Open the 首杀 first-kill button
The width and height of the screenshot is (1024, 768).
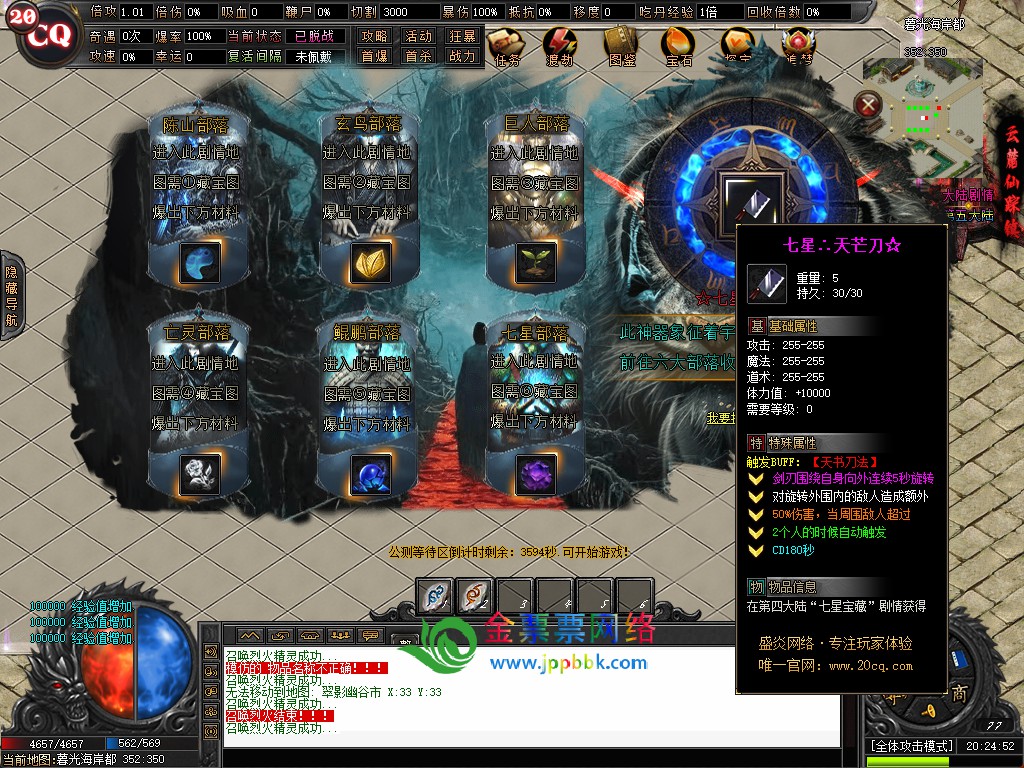[418, 57]
